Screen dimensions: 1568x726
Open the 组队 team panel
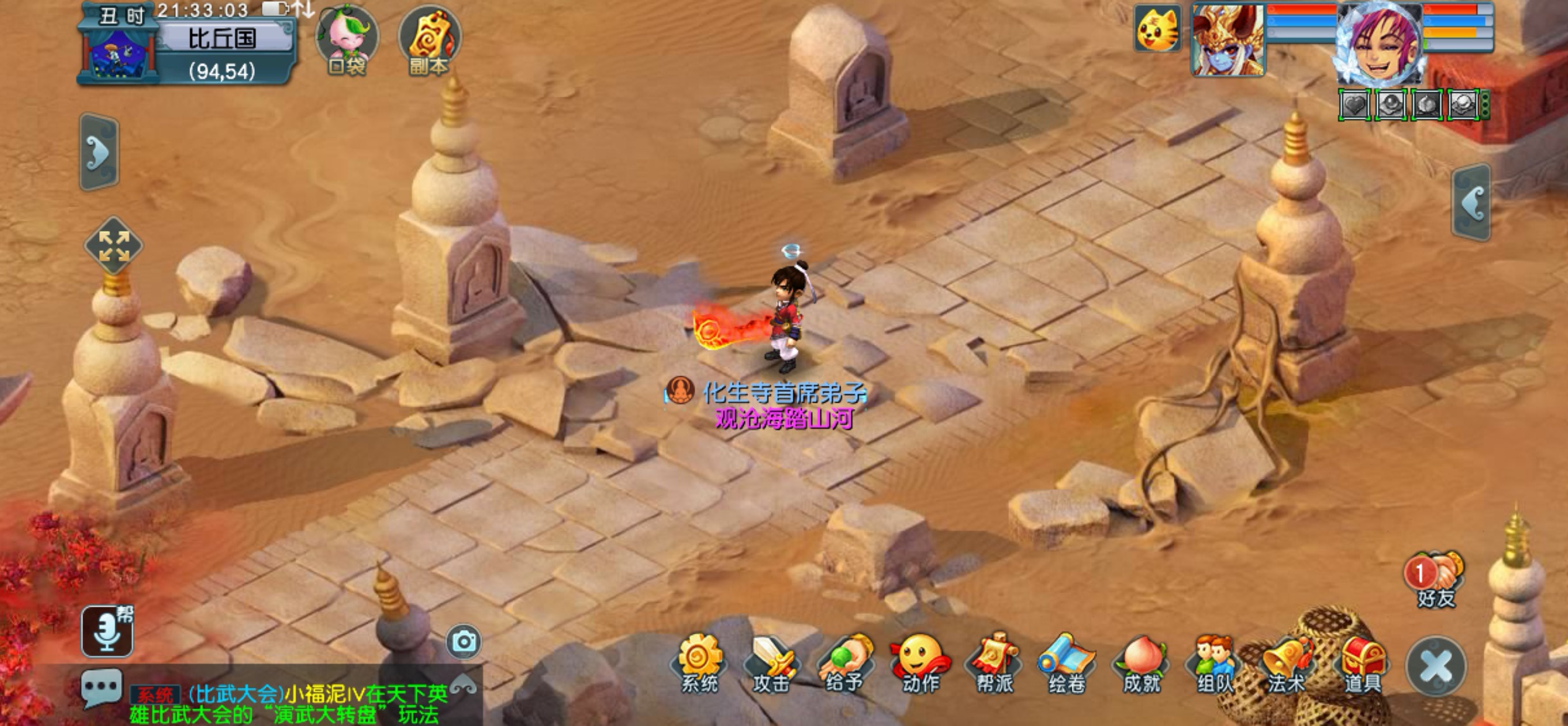click(1215, 662)
